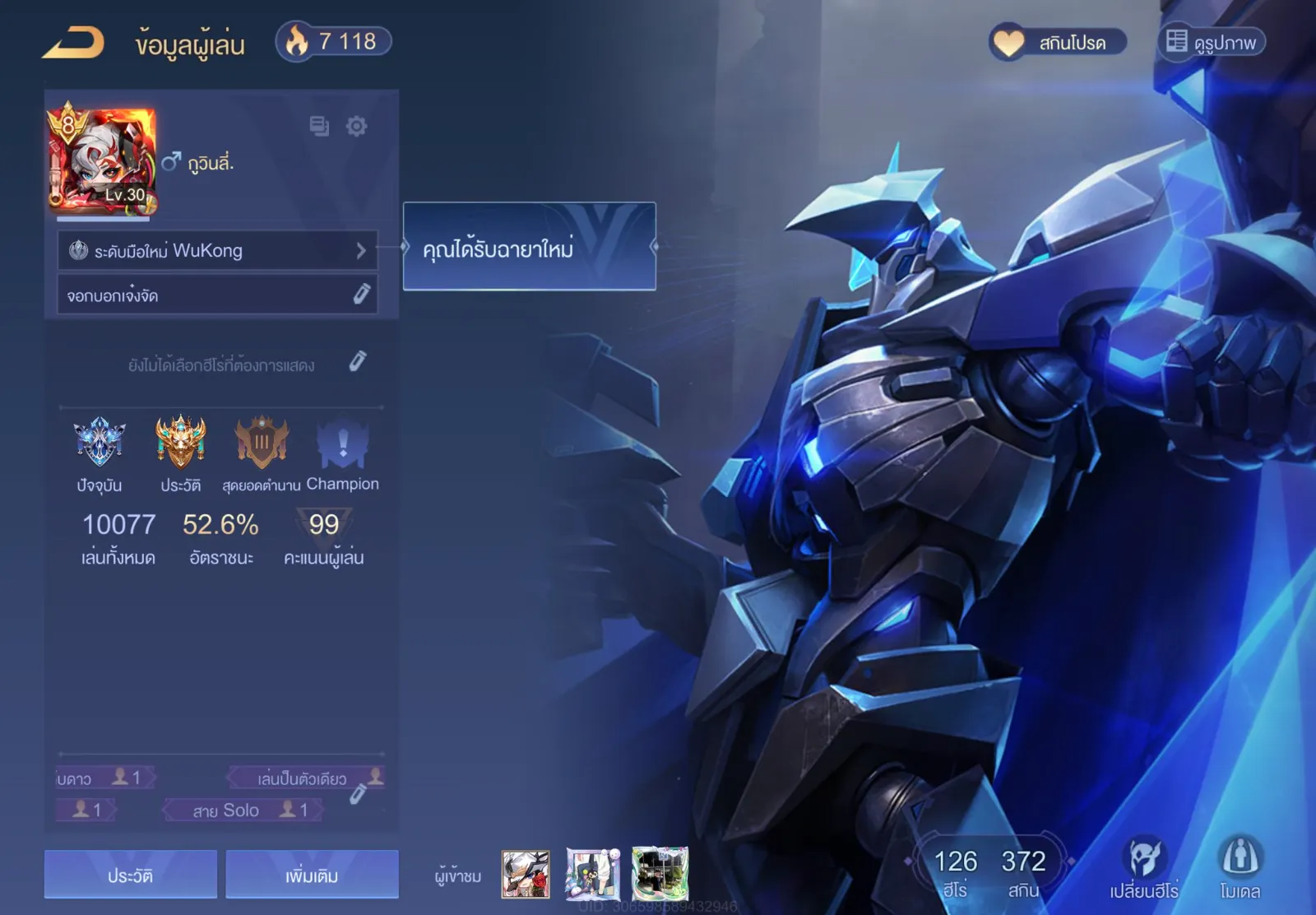Image resolution: width=1316 pixels, height=915 pixels.
Task: Click the เปลี่ยนฮีโร่ change hero button
Action: pyautogui.click(x=1144, y=868)
